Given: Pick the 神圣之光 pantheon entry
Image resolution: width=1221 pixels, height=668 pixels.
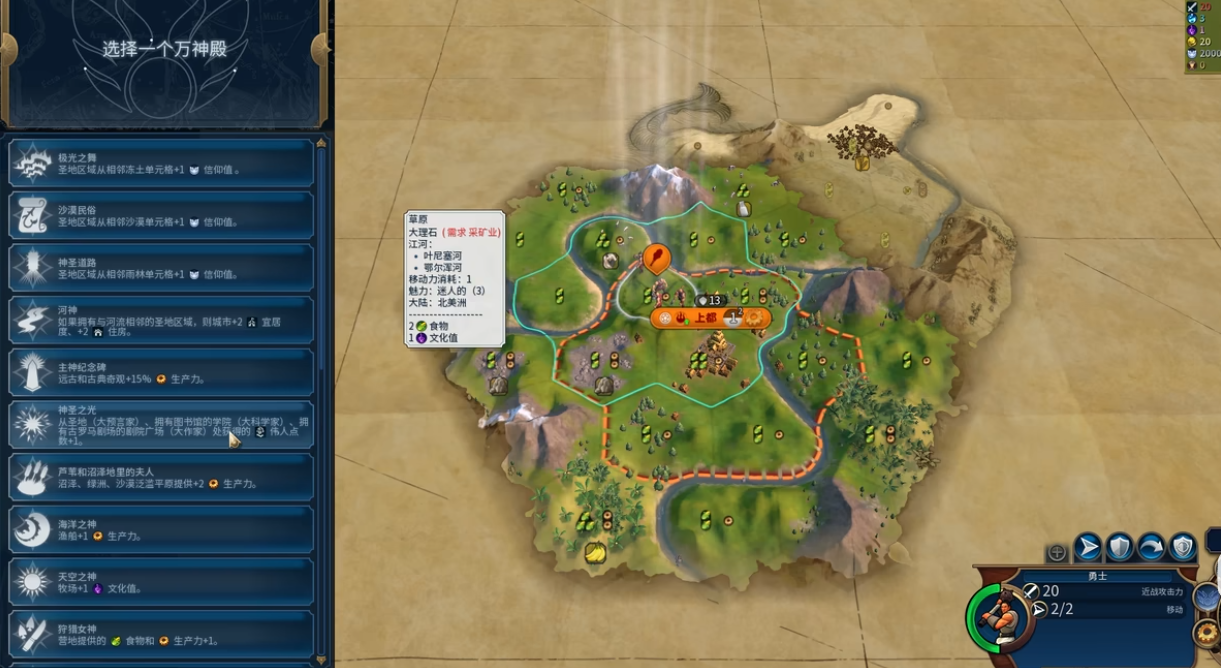Looking at the screenshot, I should coord(160,425).
